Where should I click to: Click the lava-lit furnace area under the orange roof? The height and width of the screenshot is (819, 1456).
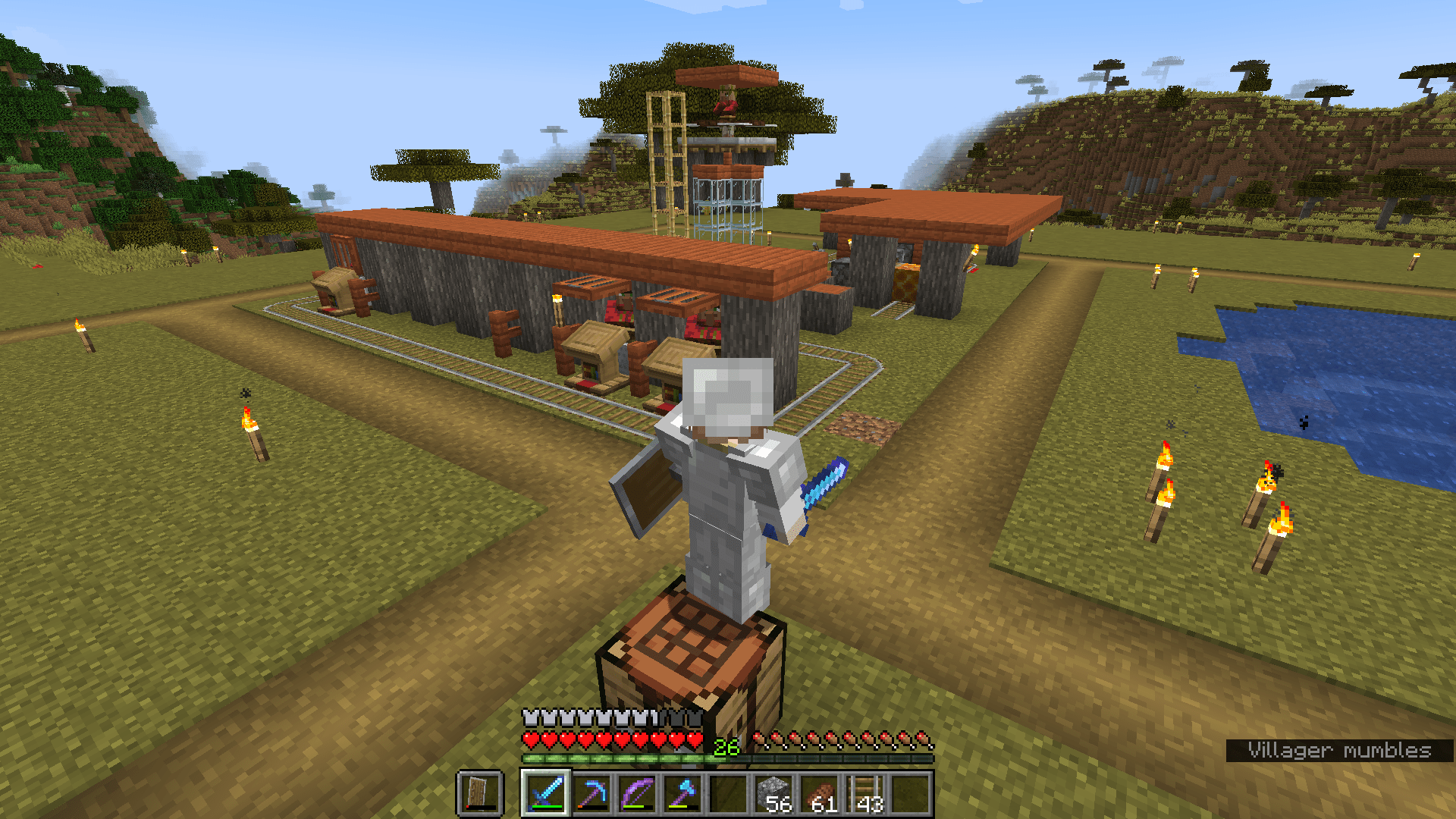(906, 269)
